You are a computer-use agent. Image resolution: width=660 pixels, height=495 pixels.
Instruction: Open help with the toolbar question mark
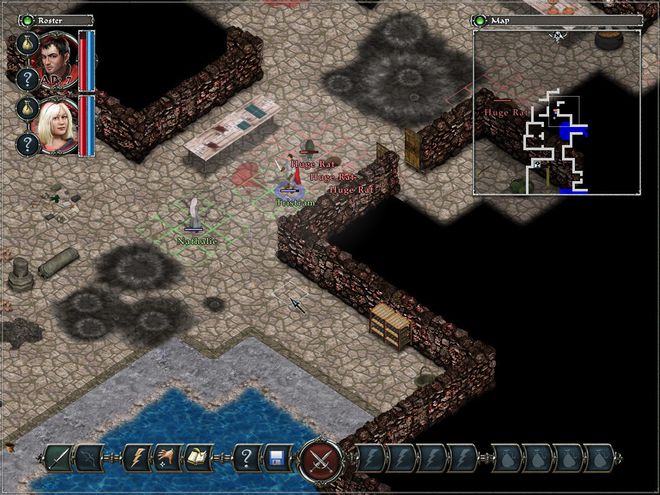(246, 459)
